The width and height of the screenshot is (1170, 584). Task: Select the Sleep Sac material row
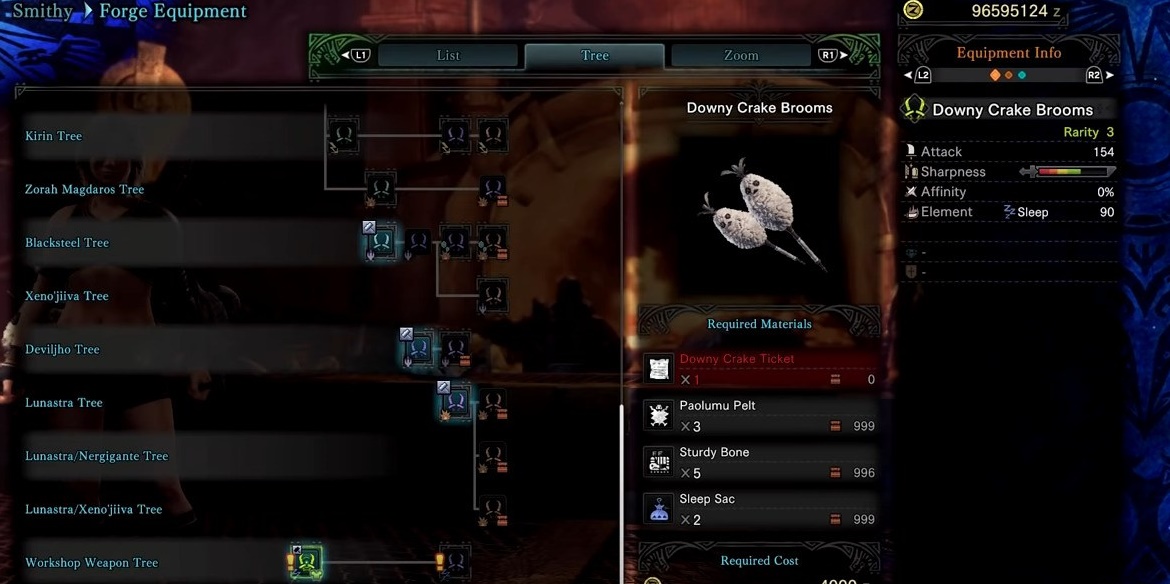[760, 509]
